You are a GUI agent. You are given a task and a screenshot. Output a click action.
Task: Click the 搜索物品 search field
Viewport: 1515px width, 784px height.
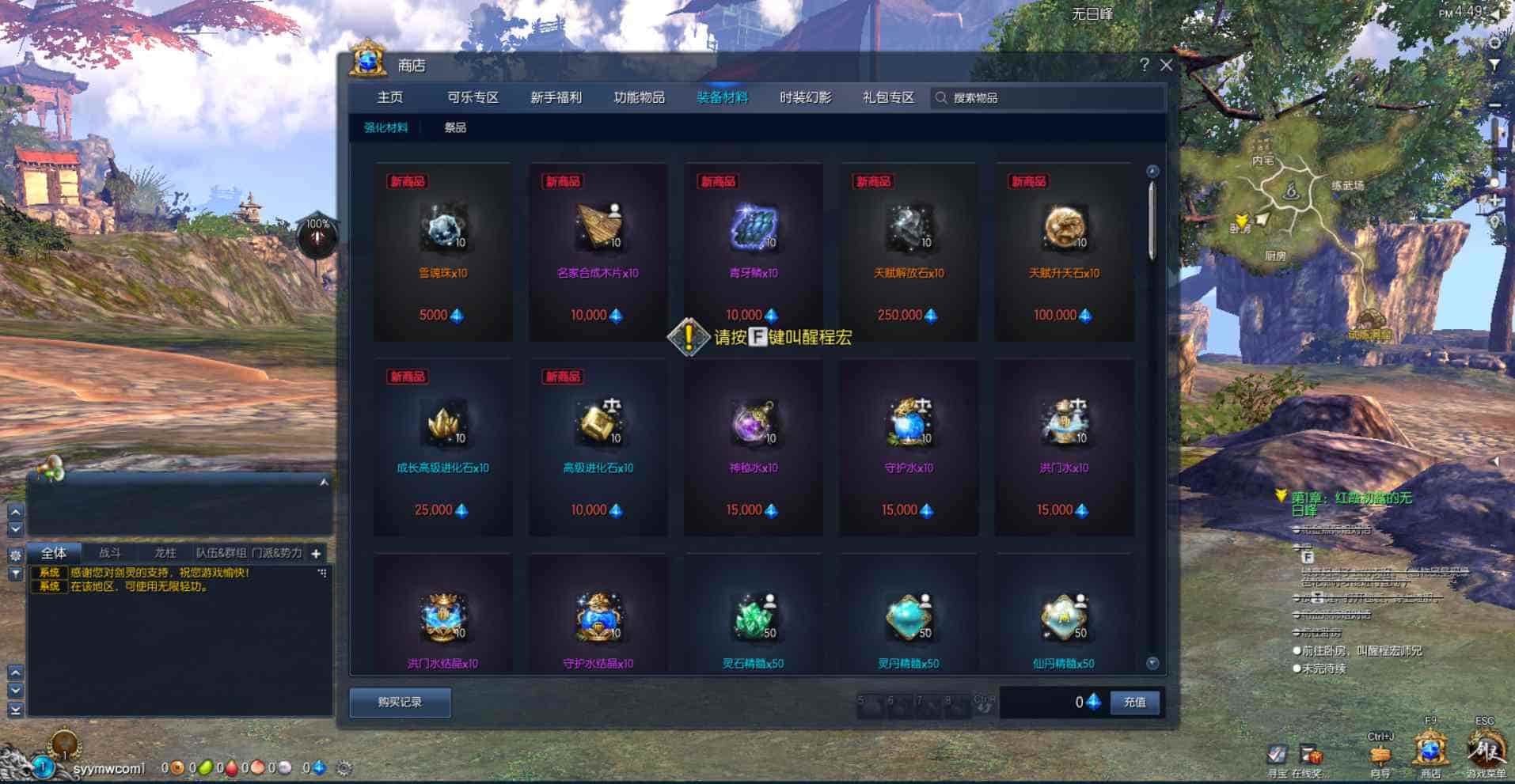pos(1045,97)
